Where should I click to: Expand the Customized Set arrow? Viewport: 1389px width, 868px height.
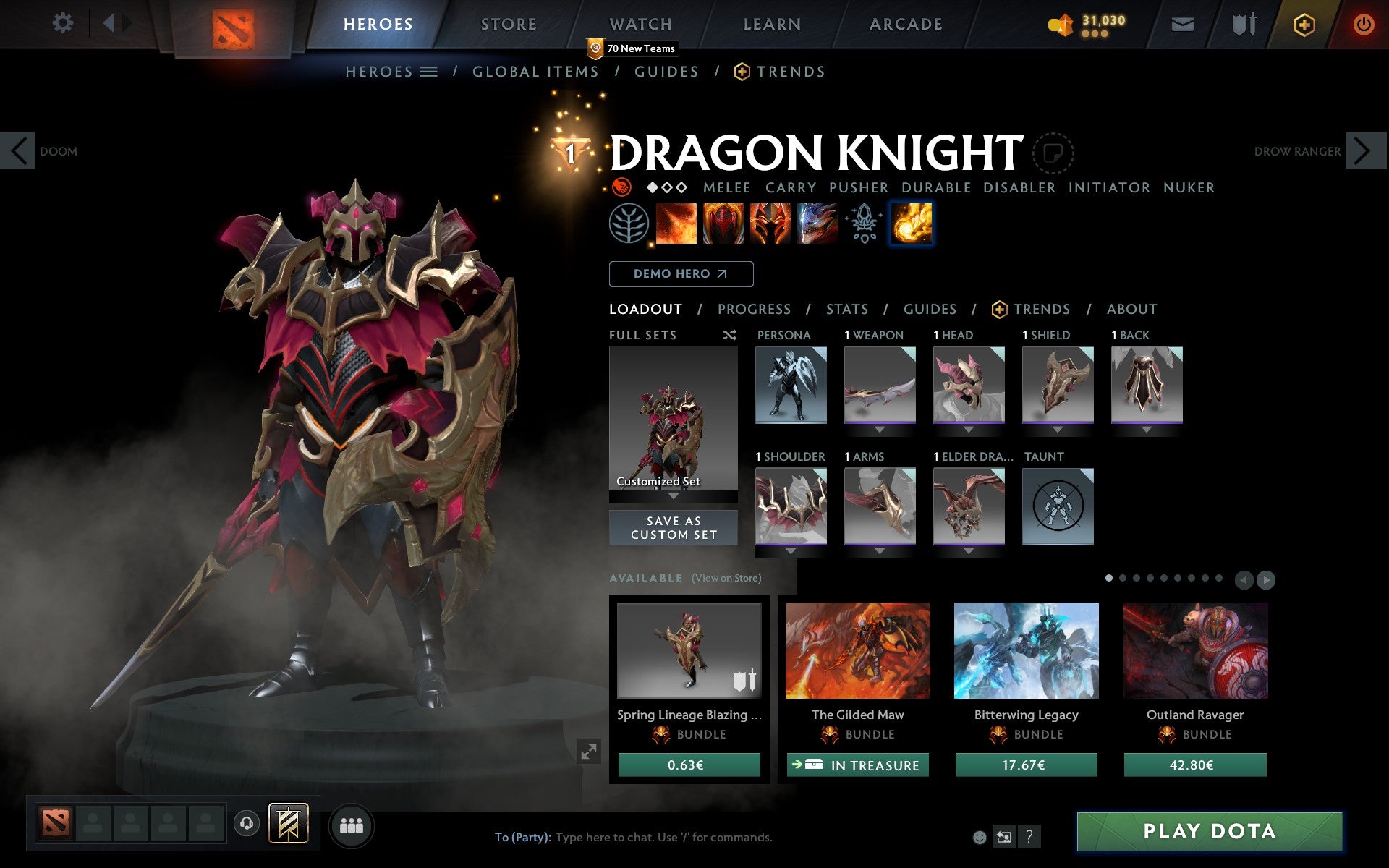click(x=674, y=497)
